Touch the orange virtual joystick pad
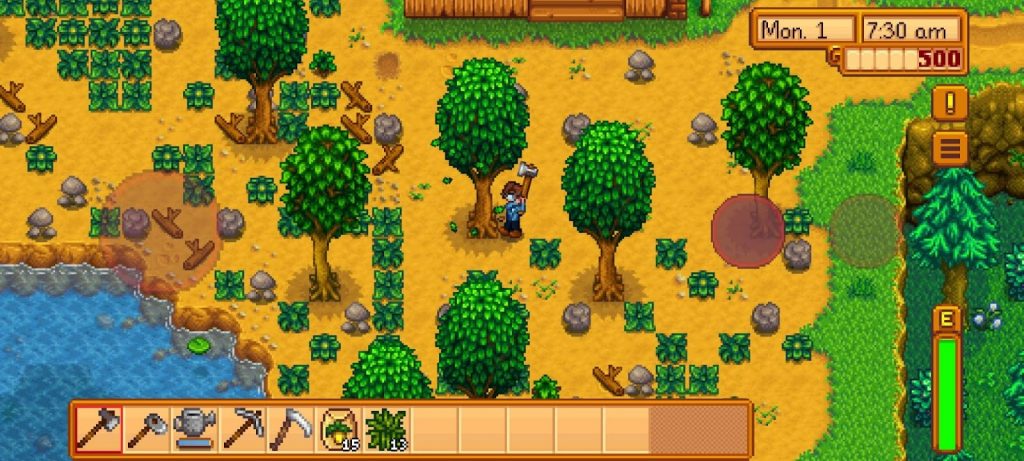 [160, 230]
